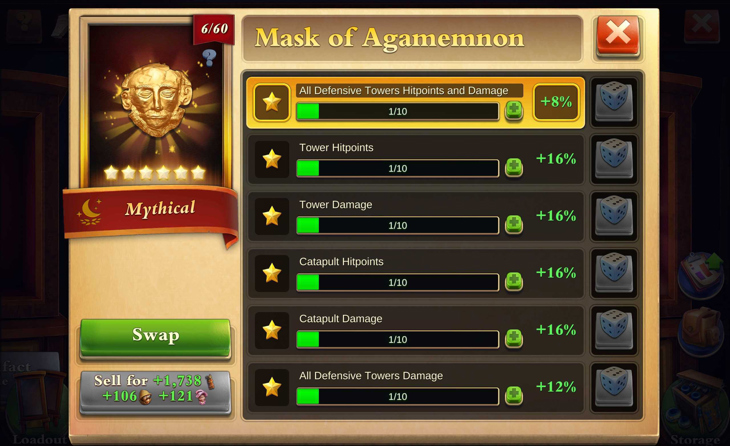Image resolution: width=730 pixels, height=446 pixels.
Task: Open the question mark help on the artifact
Action: (209, 59)
